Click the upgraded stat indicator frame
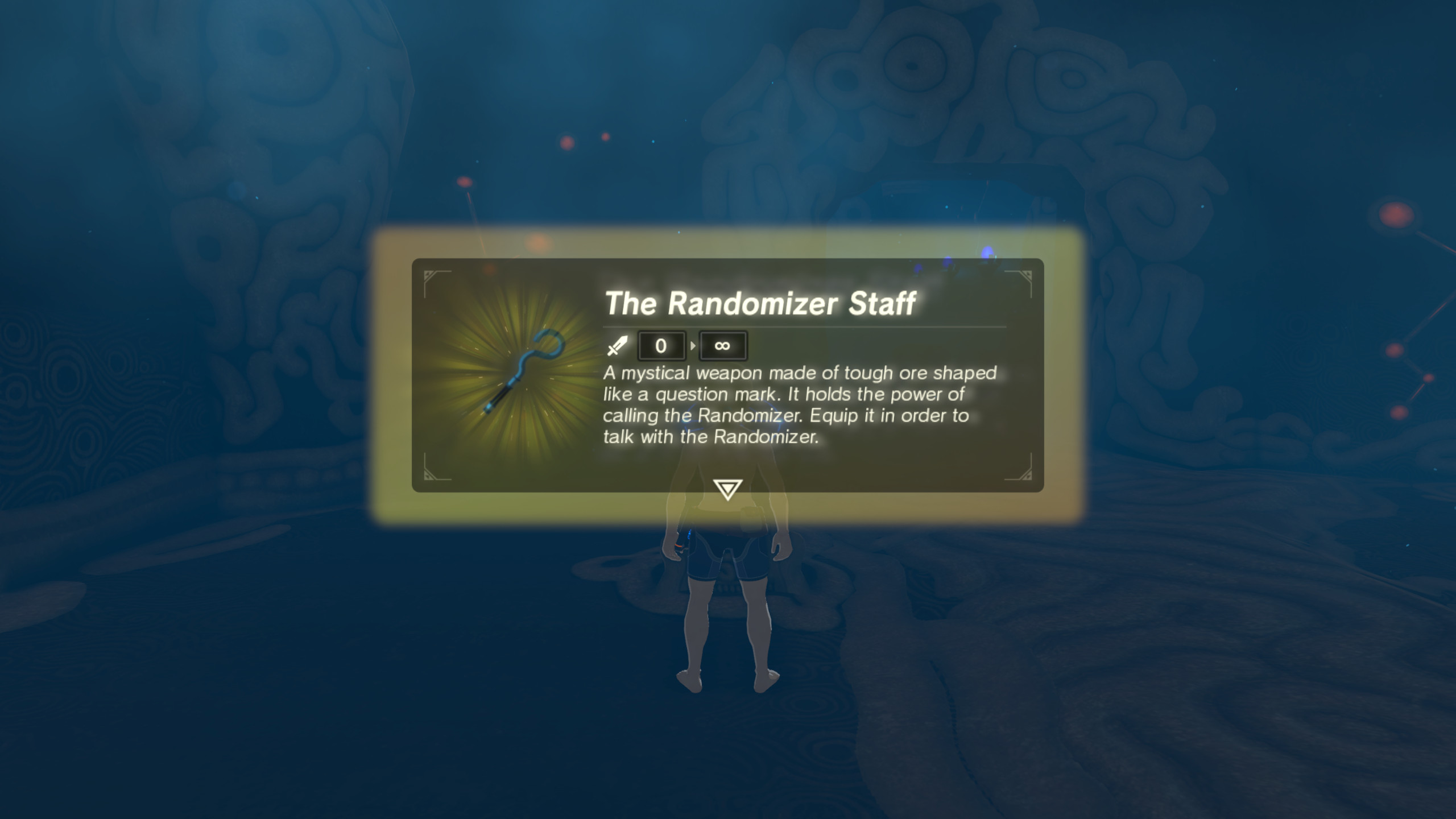This screenshot has width=1456, height=819. pyautogui.click(x=722, y=345)
